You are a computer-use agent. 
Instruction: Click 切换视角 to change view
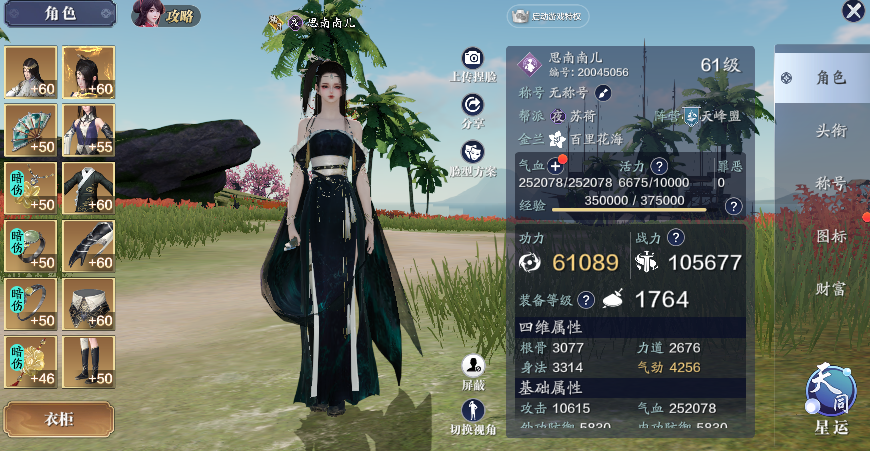tap(473, 410)
